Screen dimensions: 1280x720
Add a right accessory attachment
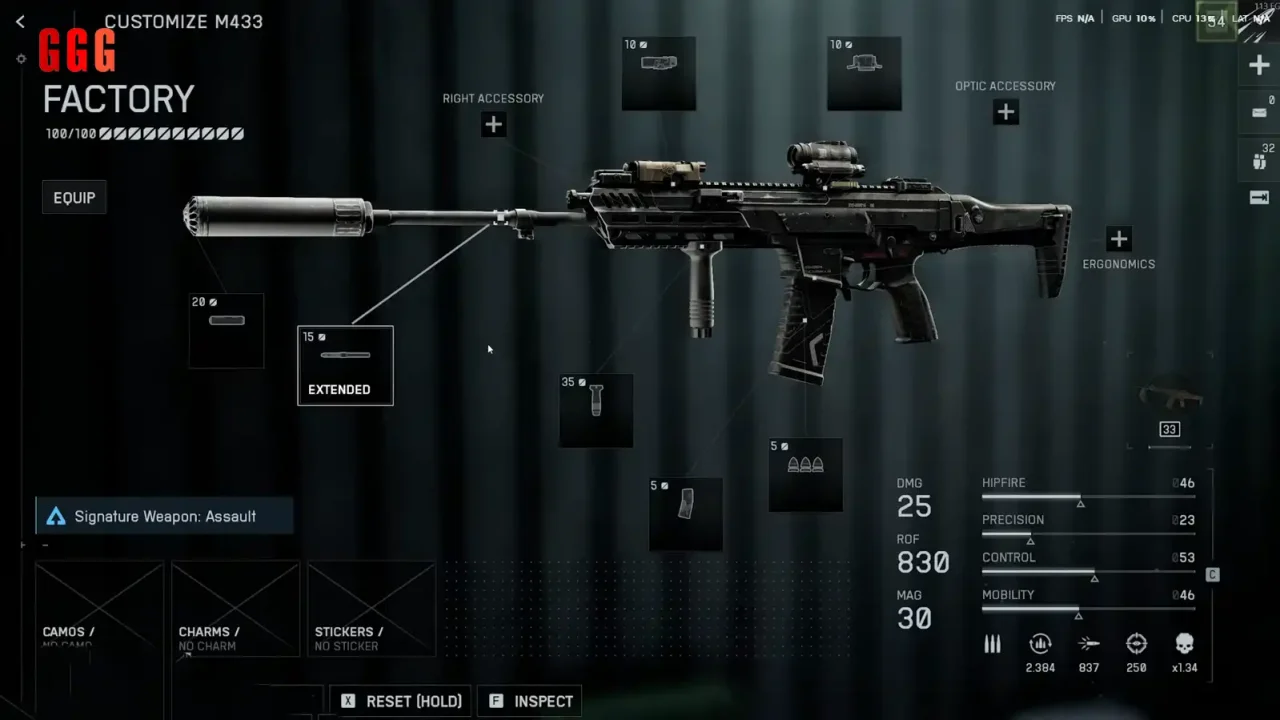pyautogui.click(x=493, y=125)
